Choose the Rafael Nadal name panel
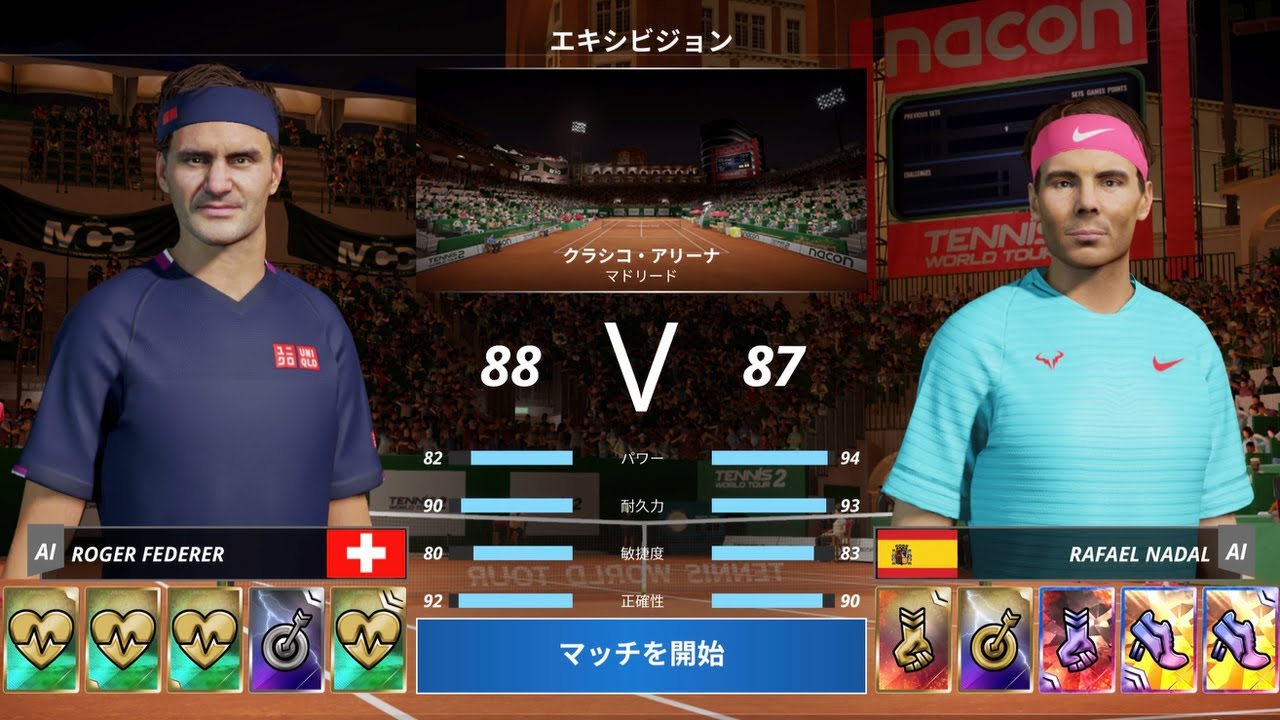1280x720 pixels. [1090, 554]
